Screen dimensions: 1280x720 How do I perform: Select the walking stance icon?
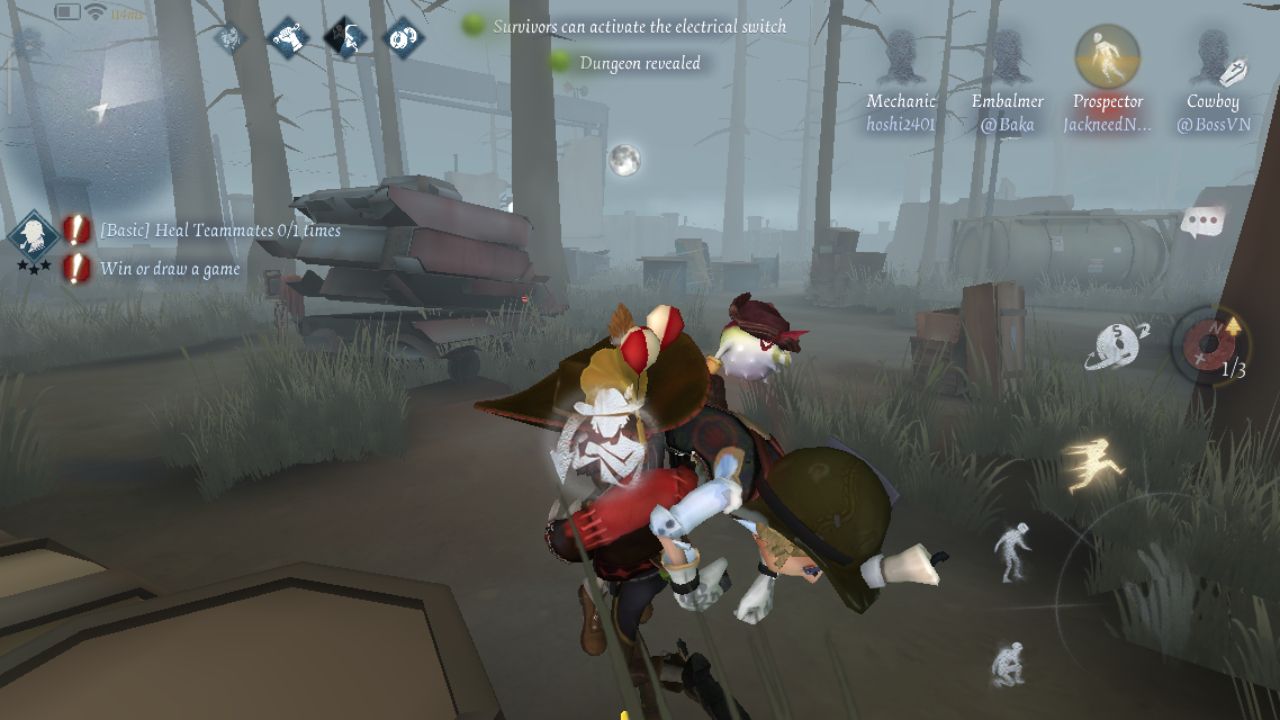pyautogui.click(x=1012, y=550)
